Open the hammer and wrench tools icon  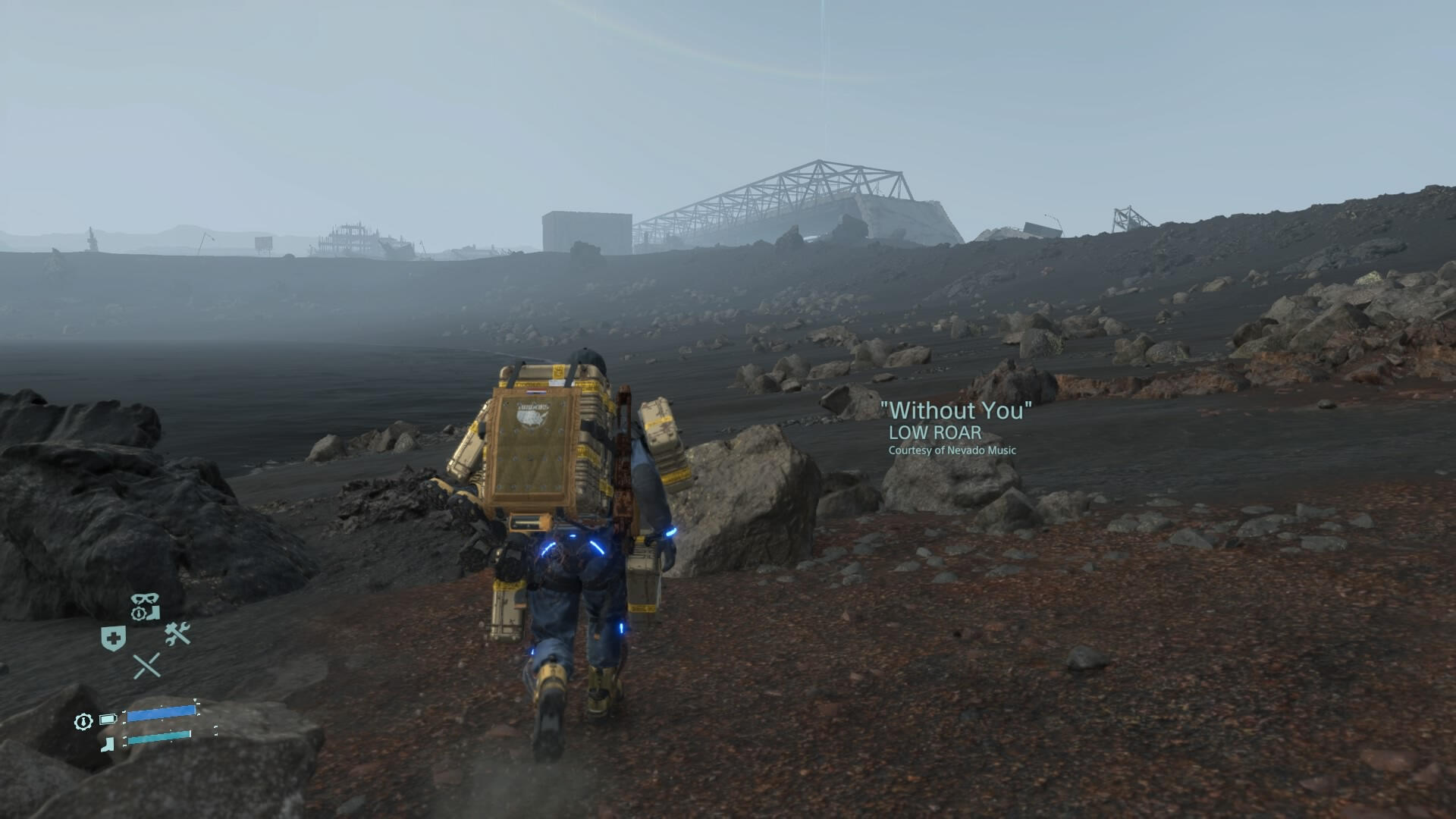[x=177, y=633]
